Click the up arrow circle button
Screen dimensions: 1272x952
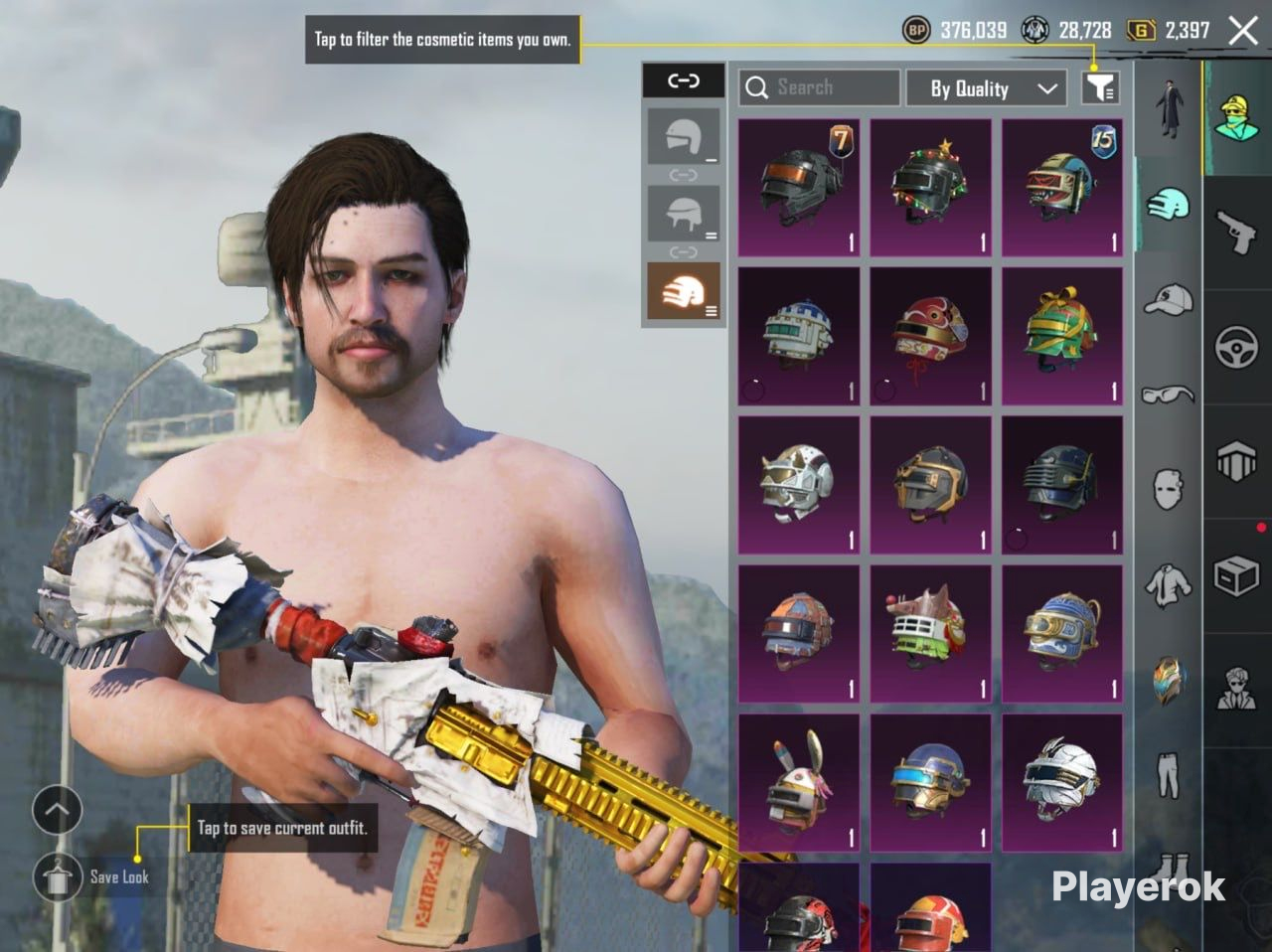[x=57, y=811]
